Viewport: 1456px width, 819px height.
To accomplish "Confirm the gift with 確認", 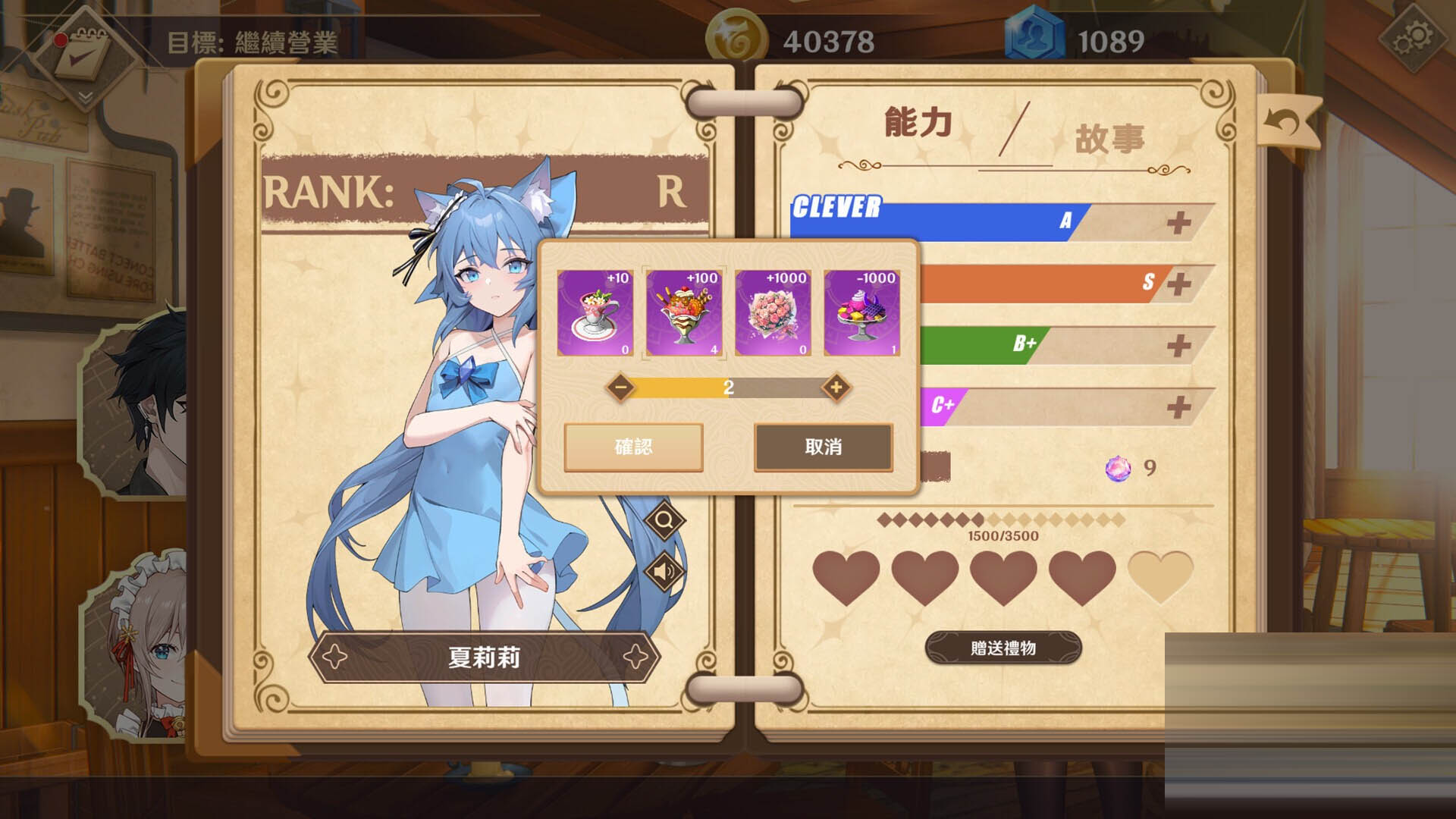I will pos(632,447).
